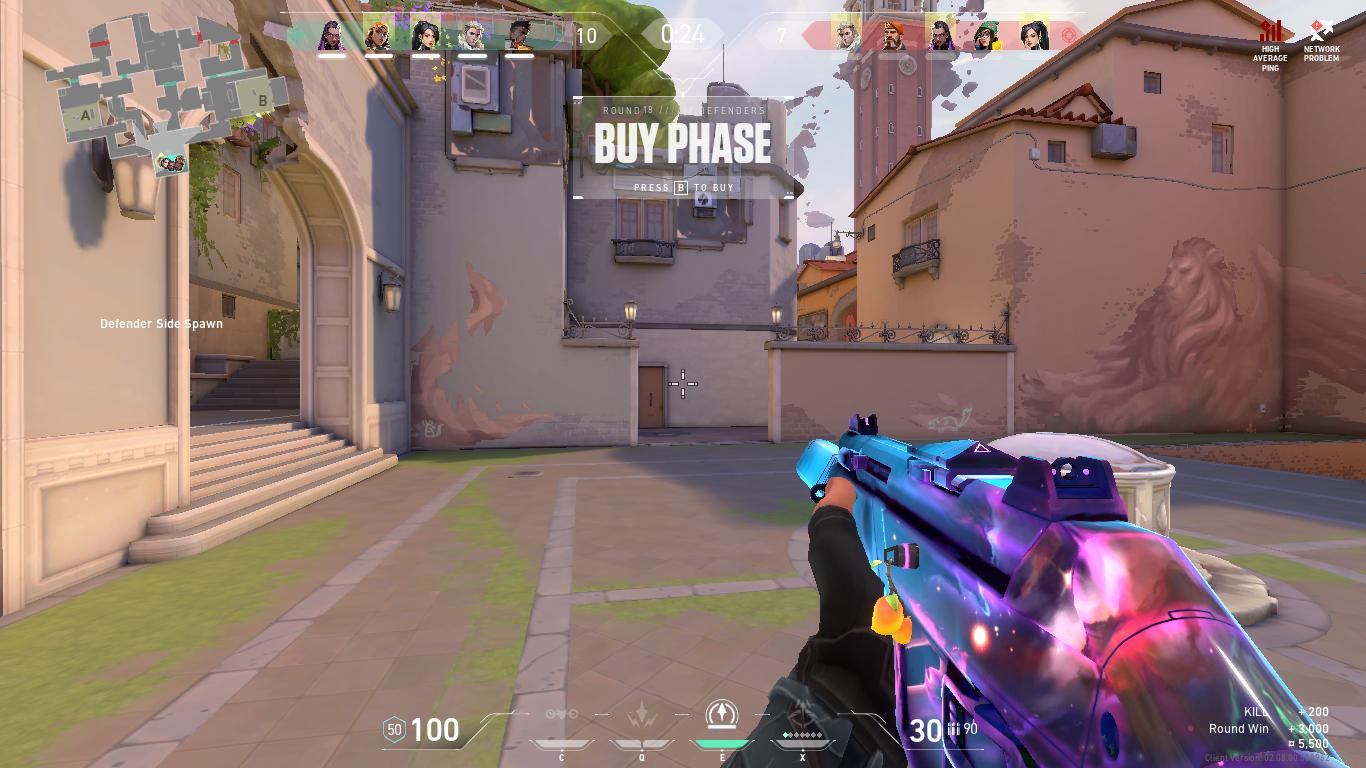
Task: Select the ally Phoenix portrait
Action: (519, 35)
